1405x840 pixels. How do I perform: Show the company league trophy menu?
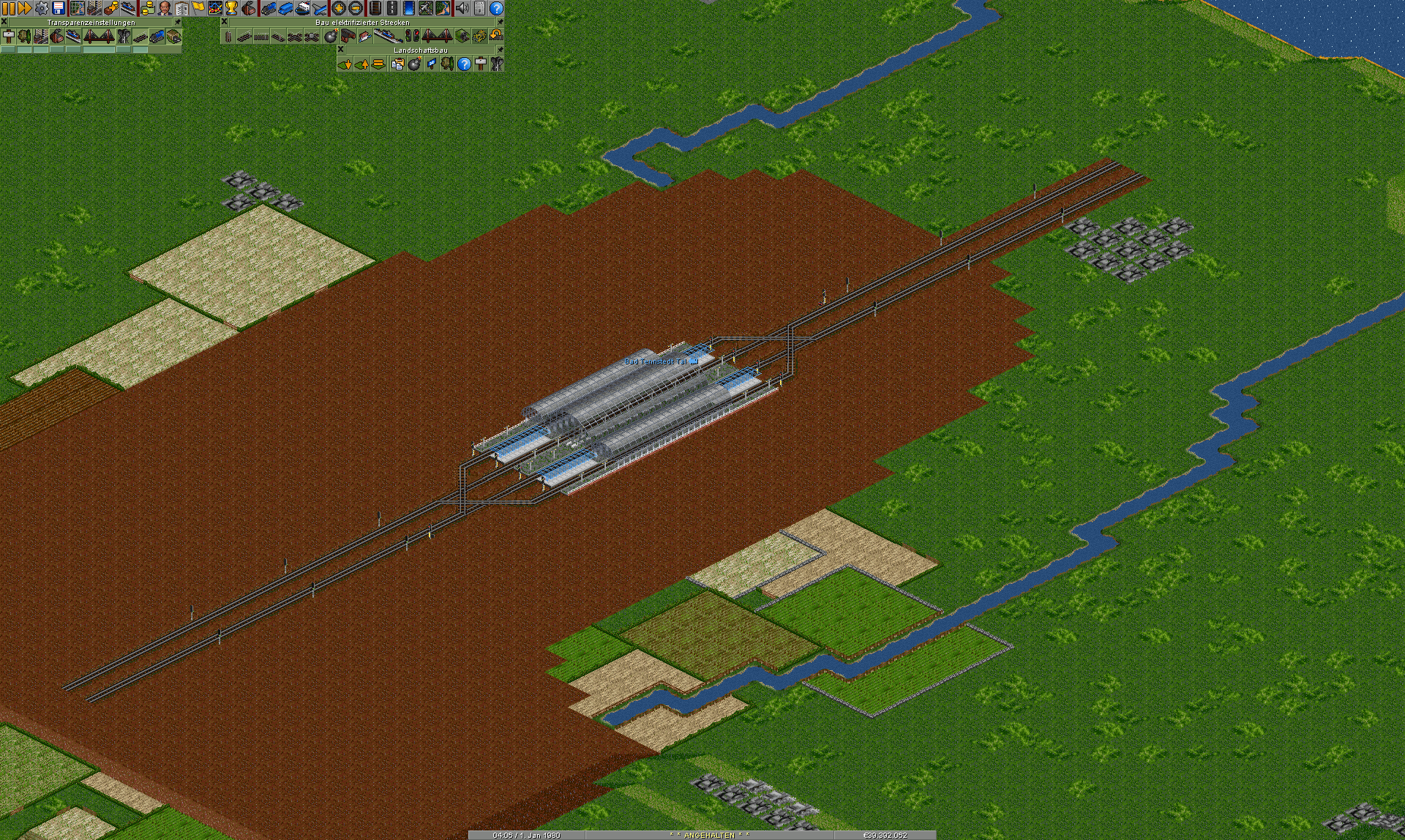tap(232, 8)
